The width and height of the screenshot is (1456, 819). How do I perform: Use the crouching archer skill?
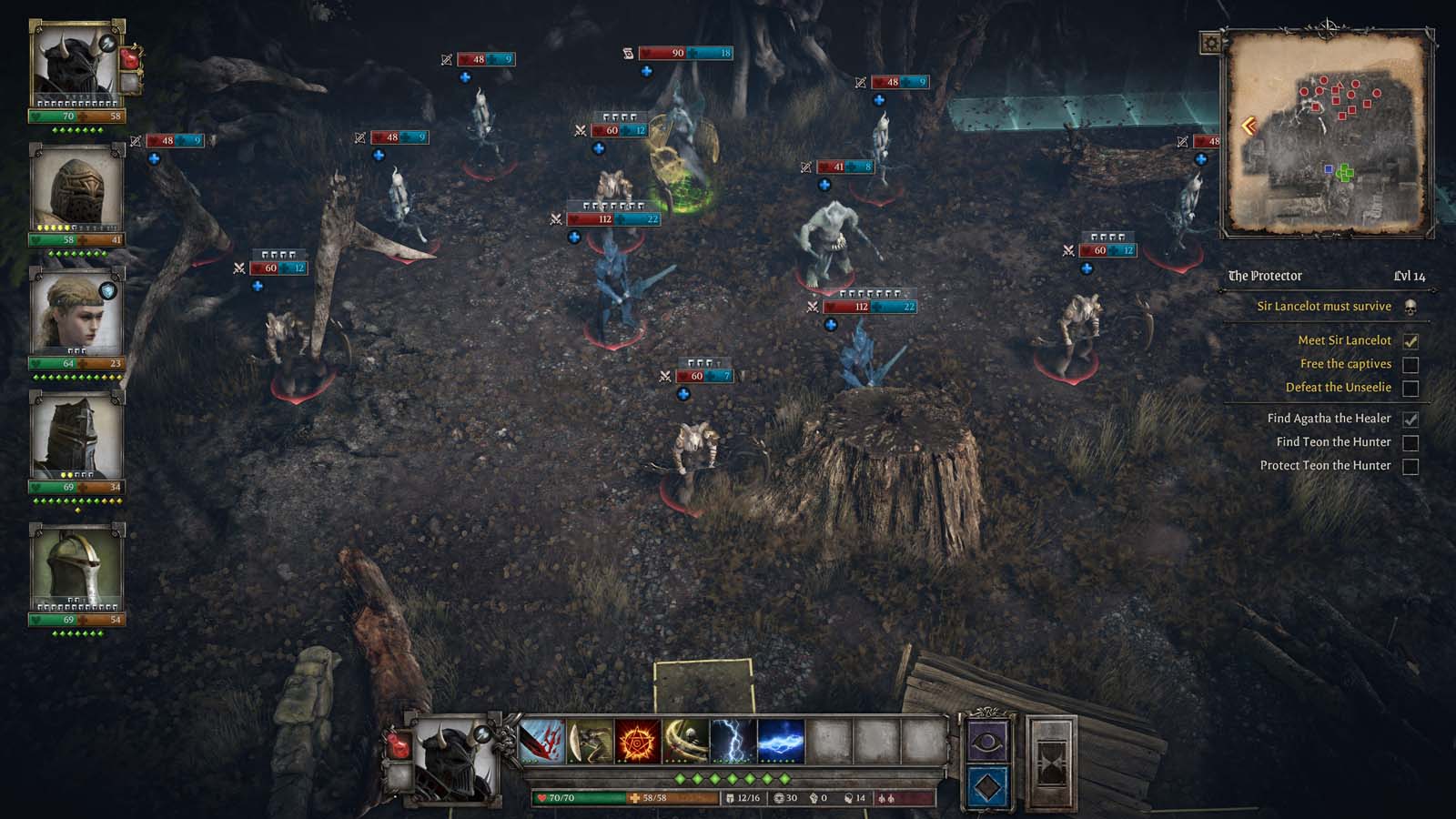[590, 741]
